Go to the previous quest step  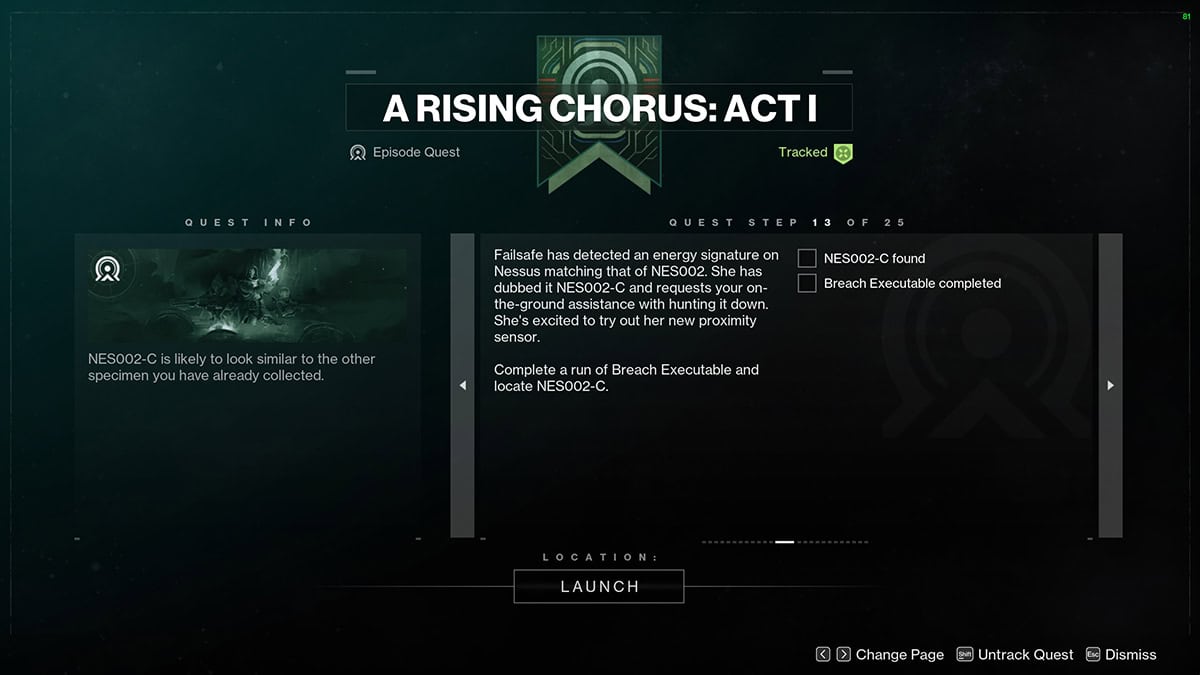click(462, 385)
